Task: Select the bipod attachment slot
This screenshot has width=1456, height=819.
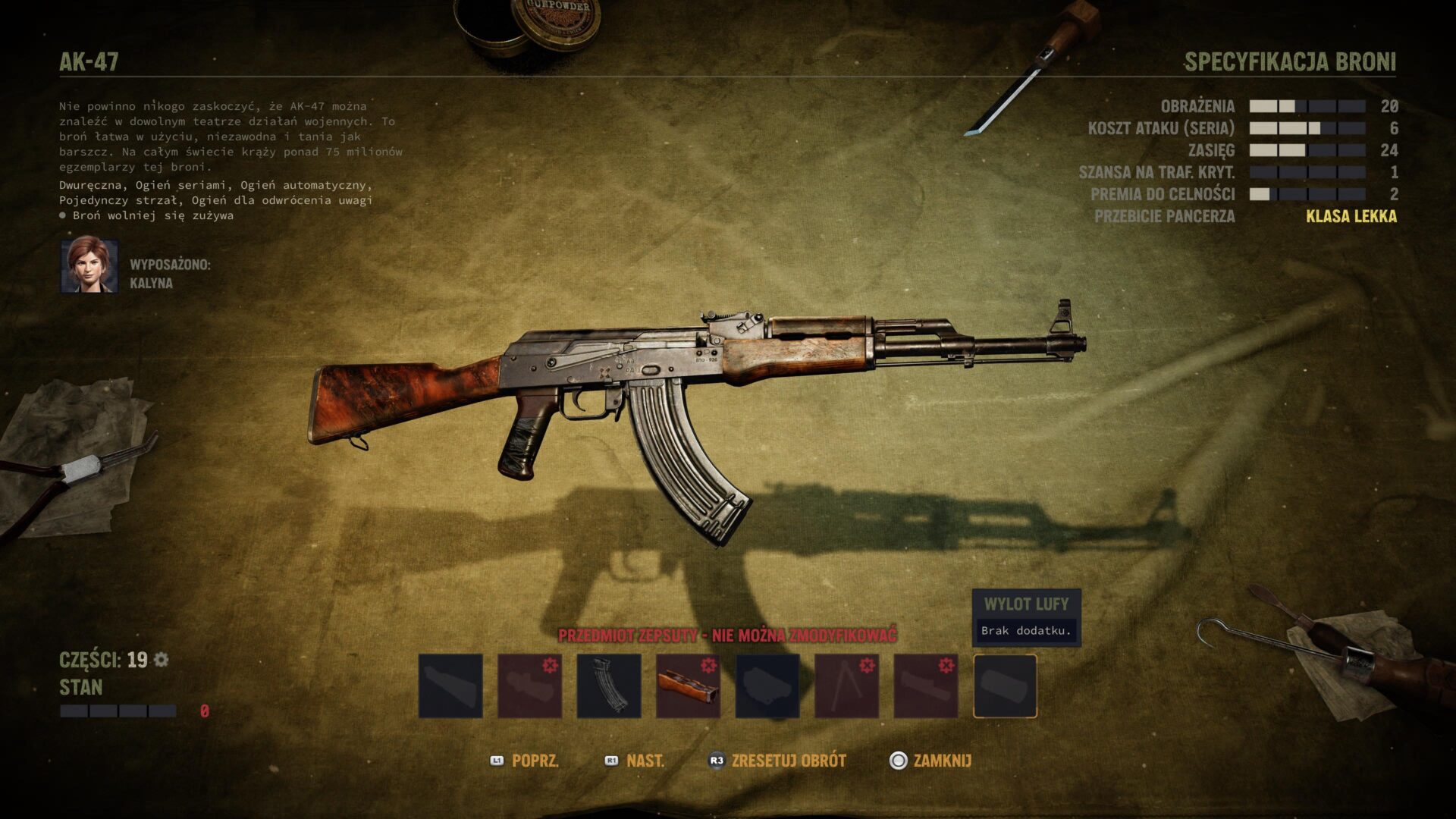Action: tap(846, 686)
